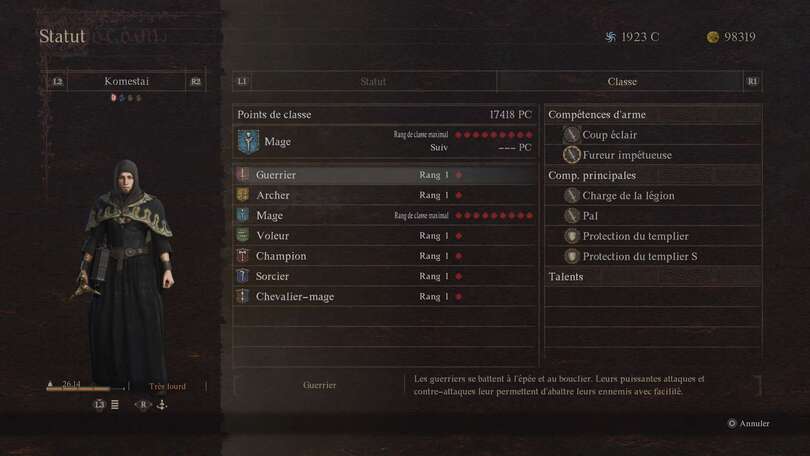Click the Annuler cancel button

(x=749, y=423)
